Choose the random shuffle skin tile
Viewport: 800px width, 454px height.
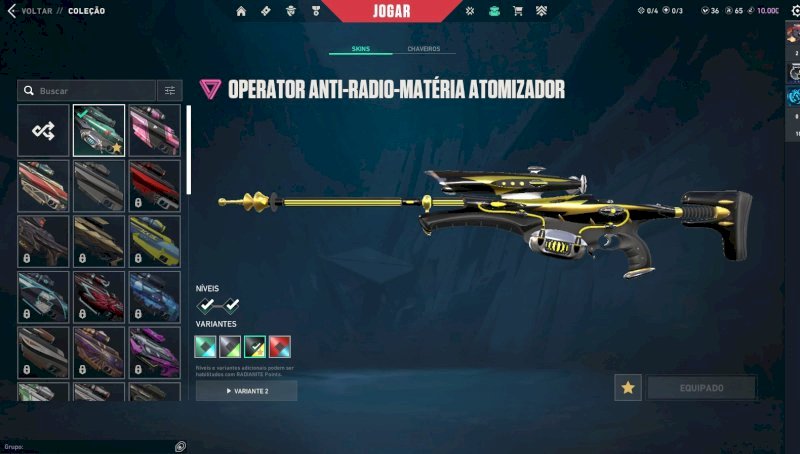[43, 130]
